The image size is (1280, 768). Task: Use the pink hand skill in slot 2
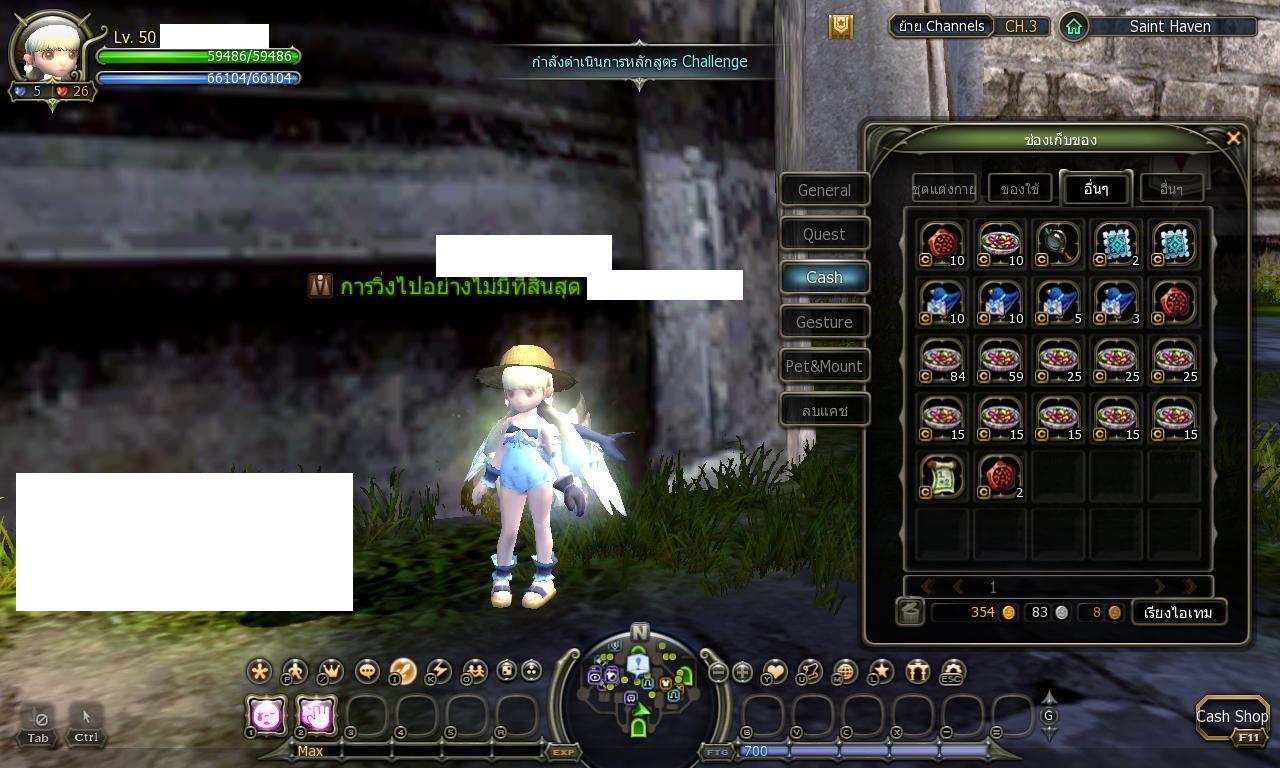click(x=316, y=715)
